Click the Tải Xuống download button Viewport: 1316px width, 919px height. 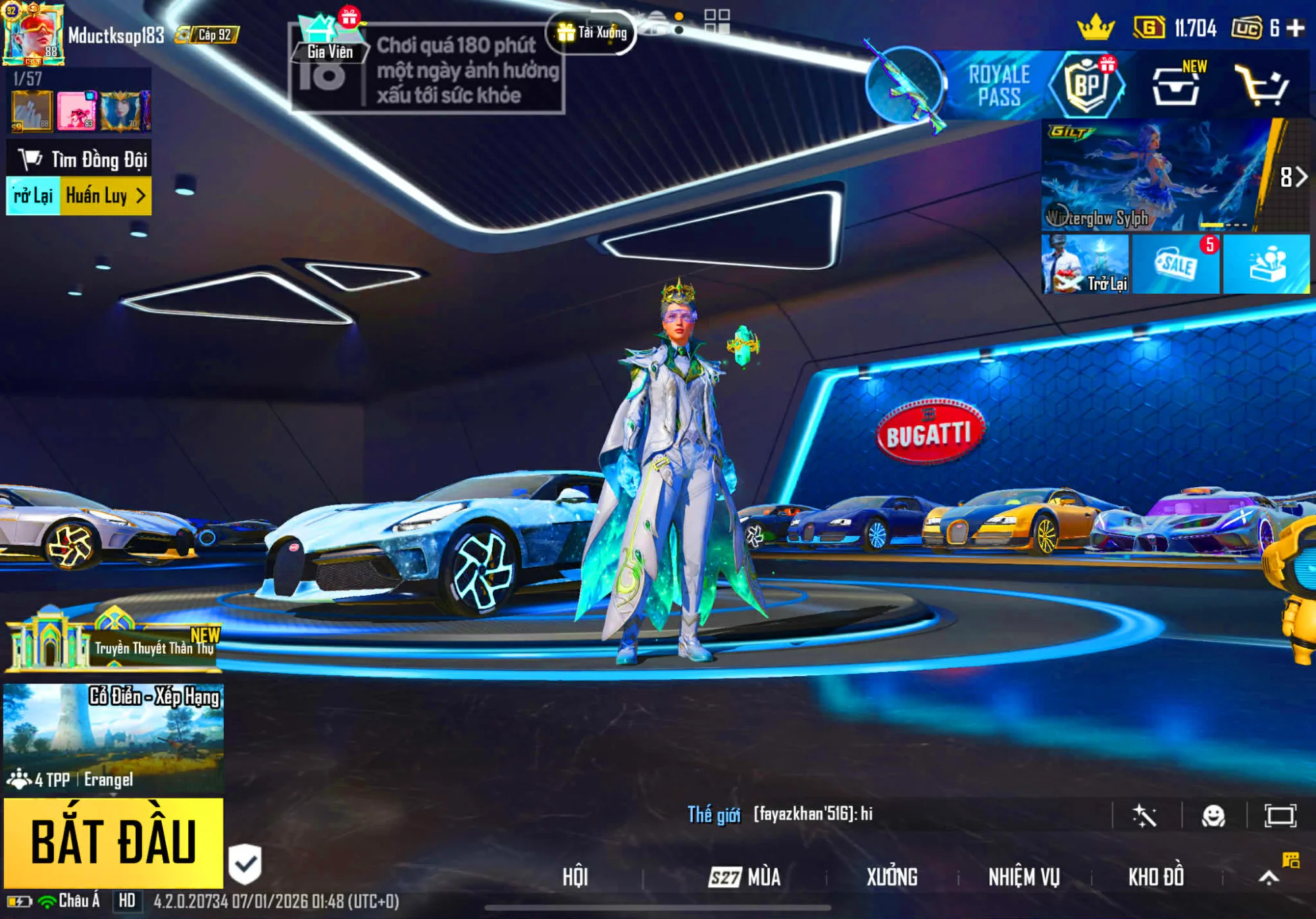tap(591, 32)
